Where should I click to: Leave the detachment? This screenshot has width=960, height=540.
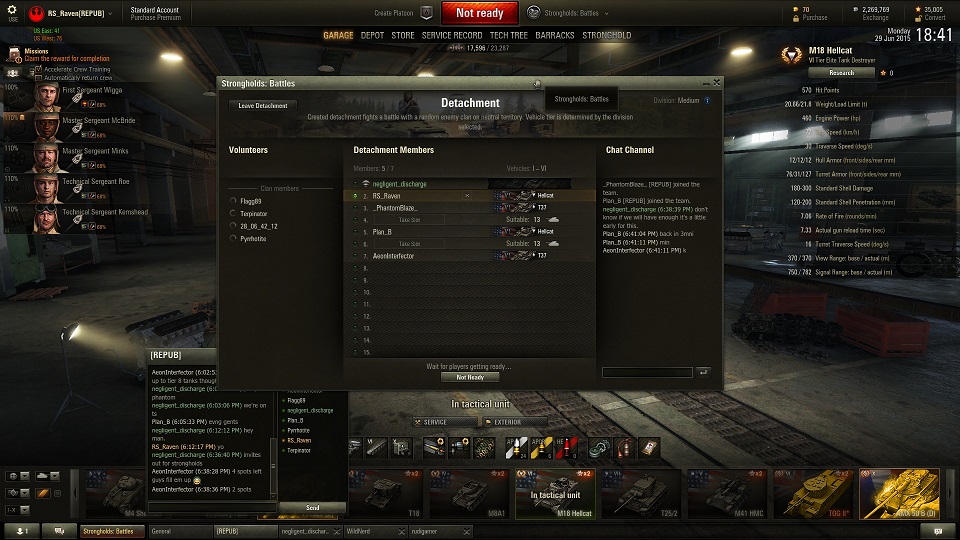(262, 105)
